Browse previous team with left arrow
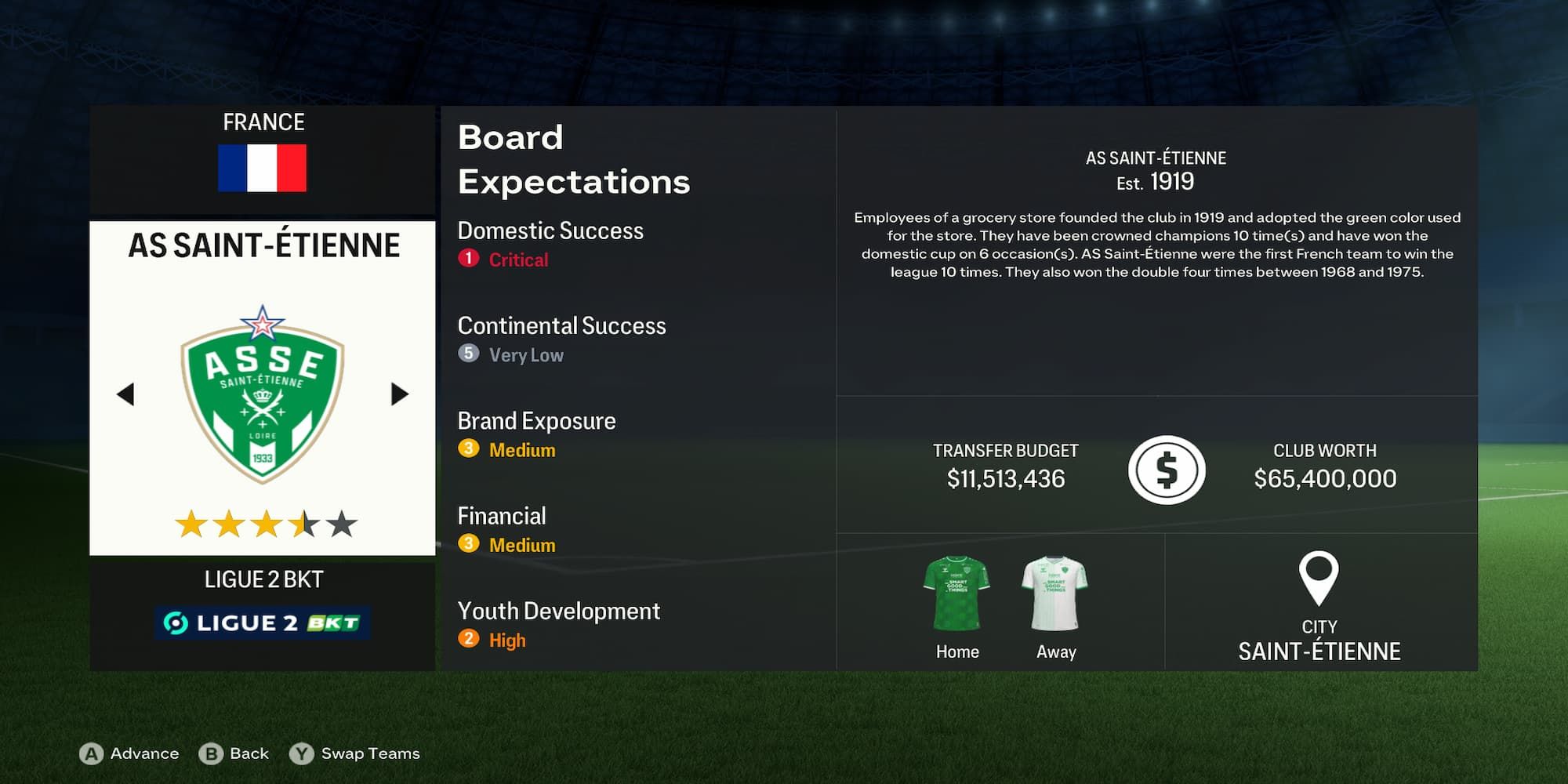 click(127, 396)
